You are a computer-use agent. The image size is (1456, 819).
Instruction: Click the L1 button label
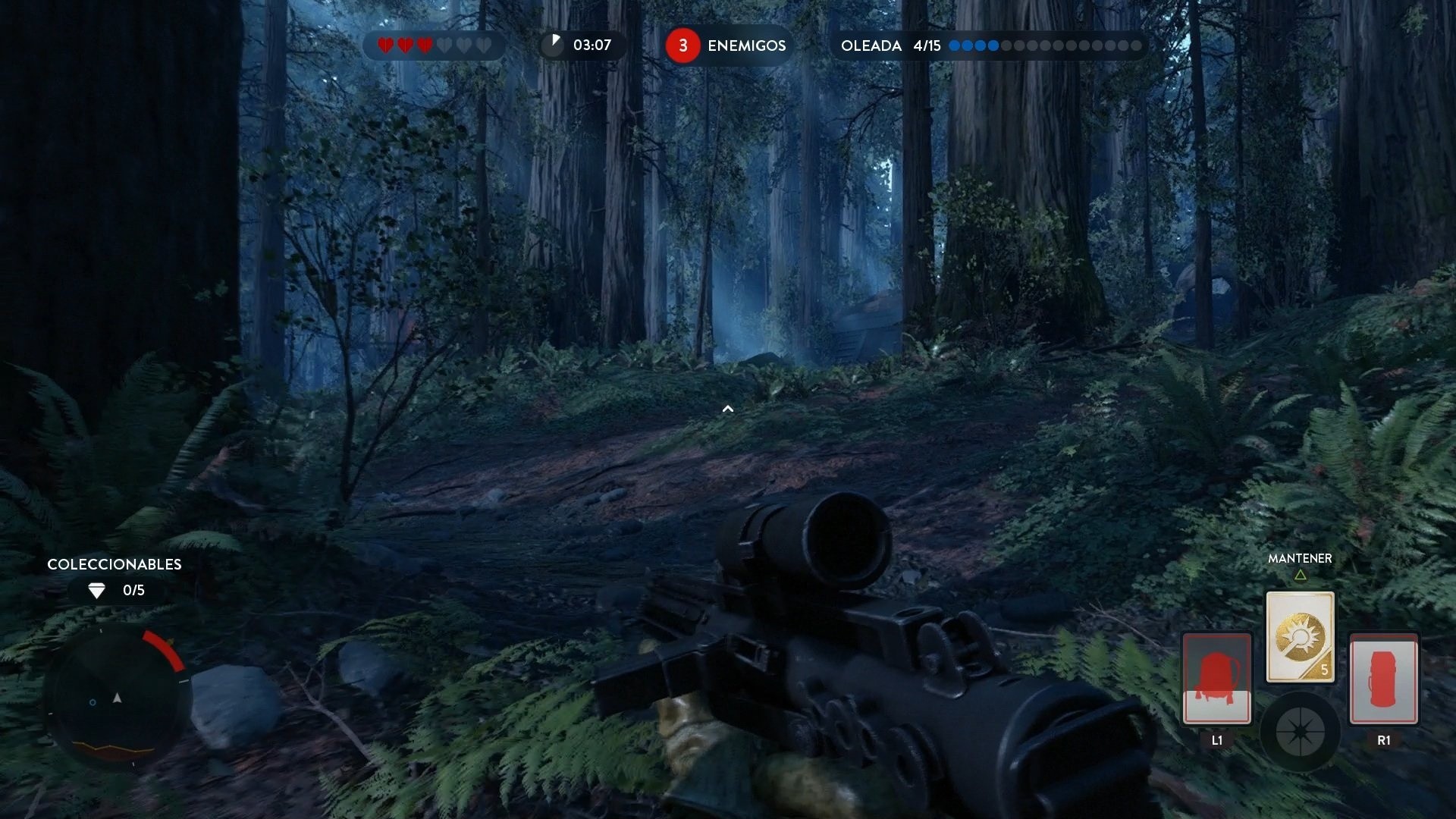[x=1216, y=739]
